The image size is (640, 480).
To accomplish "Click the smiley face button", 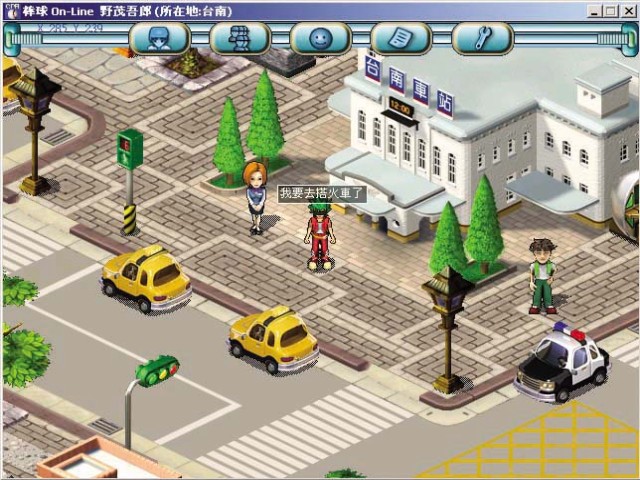I will pos(320,38).
